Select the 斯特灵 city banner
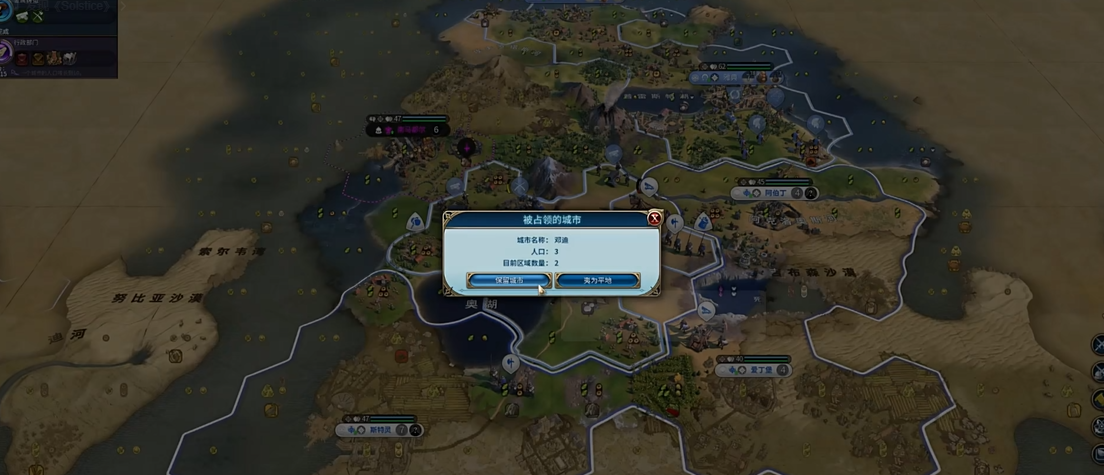Image resolution: width=1104 pixels, height=475 pixels. (378, 429)
